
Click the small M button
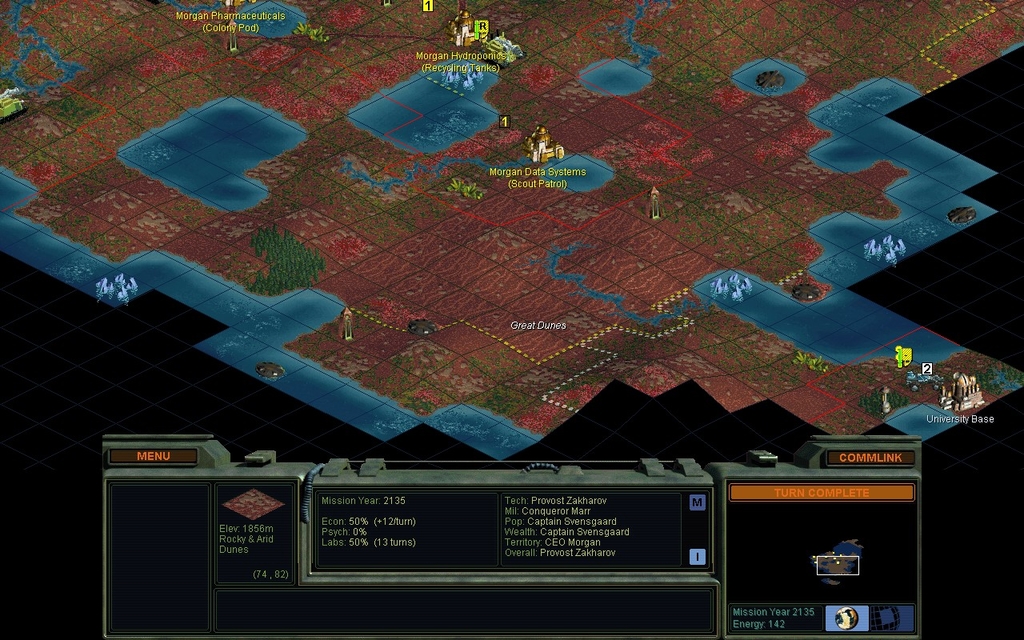click(697, 502)
